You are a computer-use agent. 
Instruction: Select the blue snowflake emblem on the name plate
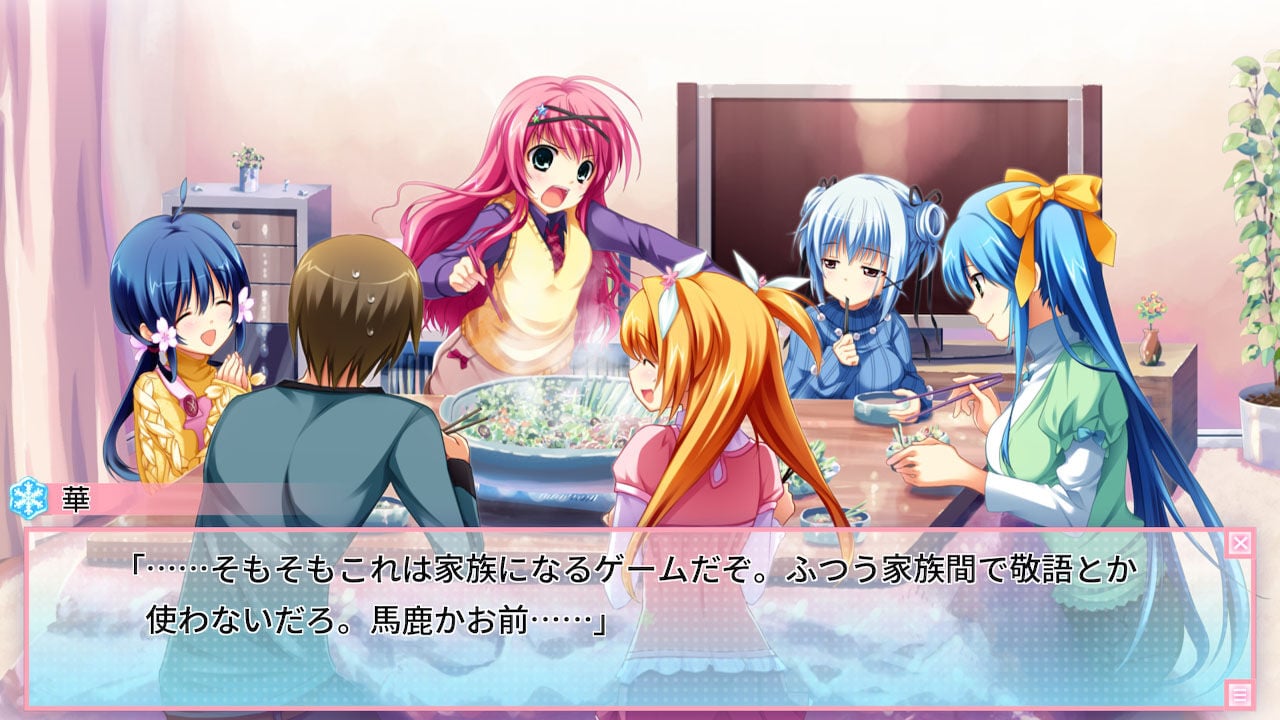(28, 496)
